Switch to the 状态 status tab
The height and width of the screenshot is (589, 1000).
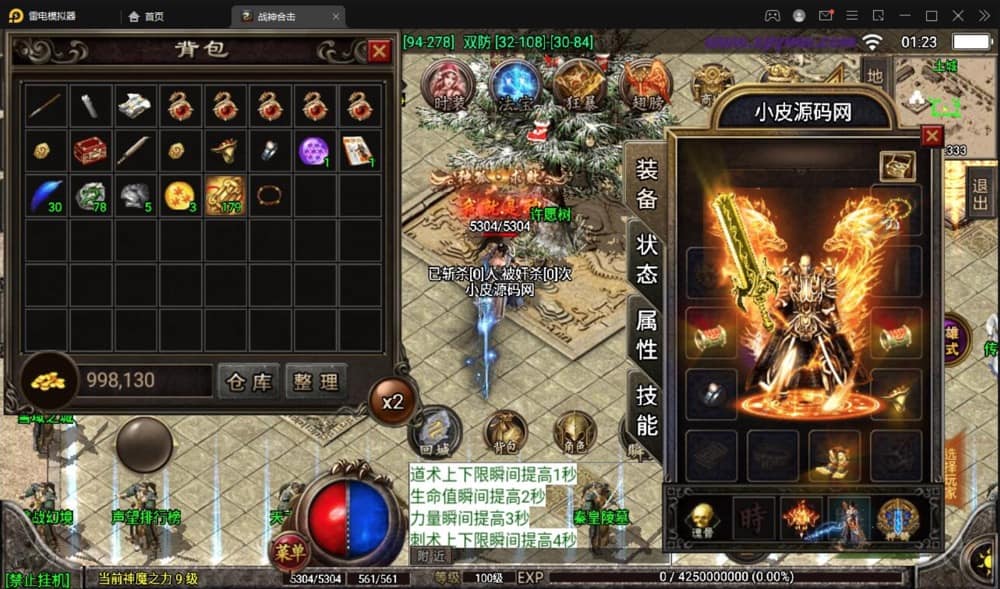(x=647, y=259)
